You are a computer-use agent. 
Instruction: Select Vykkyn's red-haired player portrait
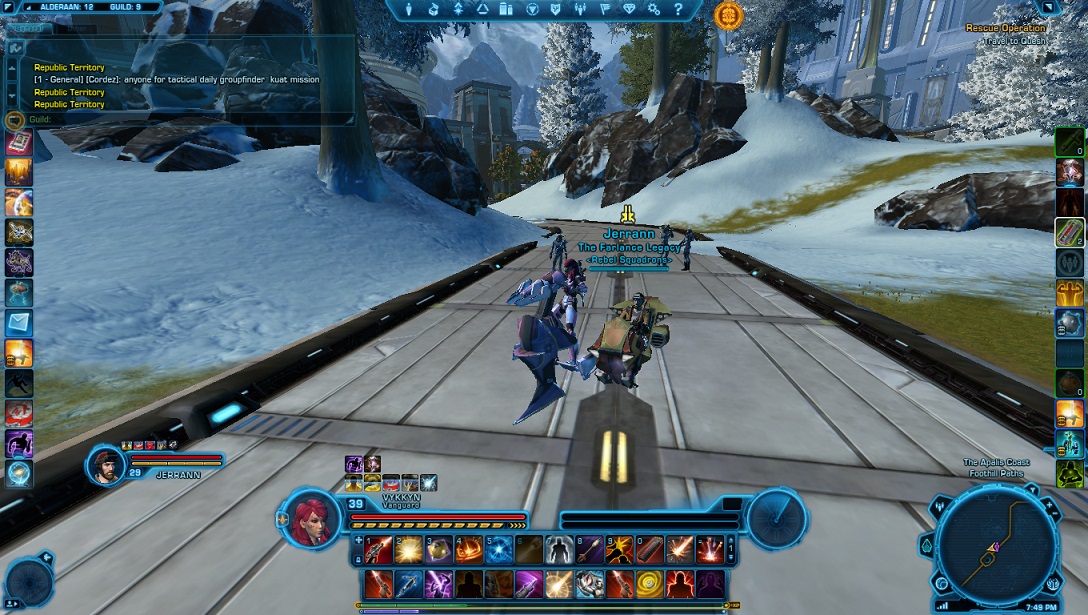coord(312,519)
